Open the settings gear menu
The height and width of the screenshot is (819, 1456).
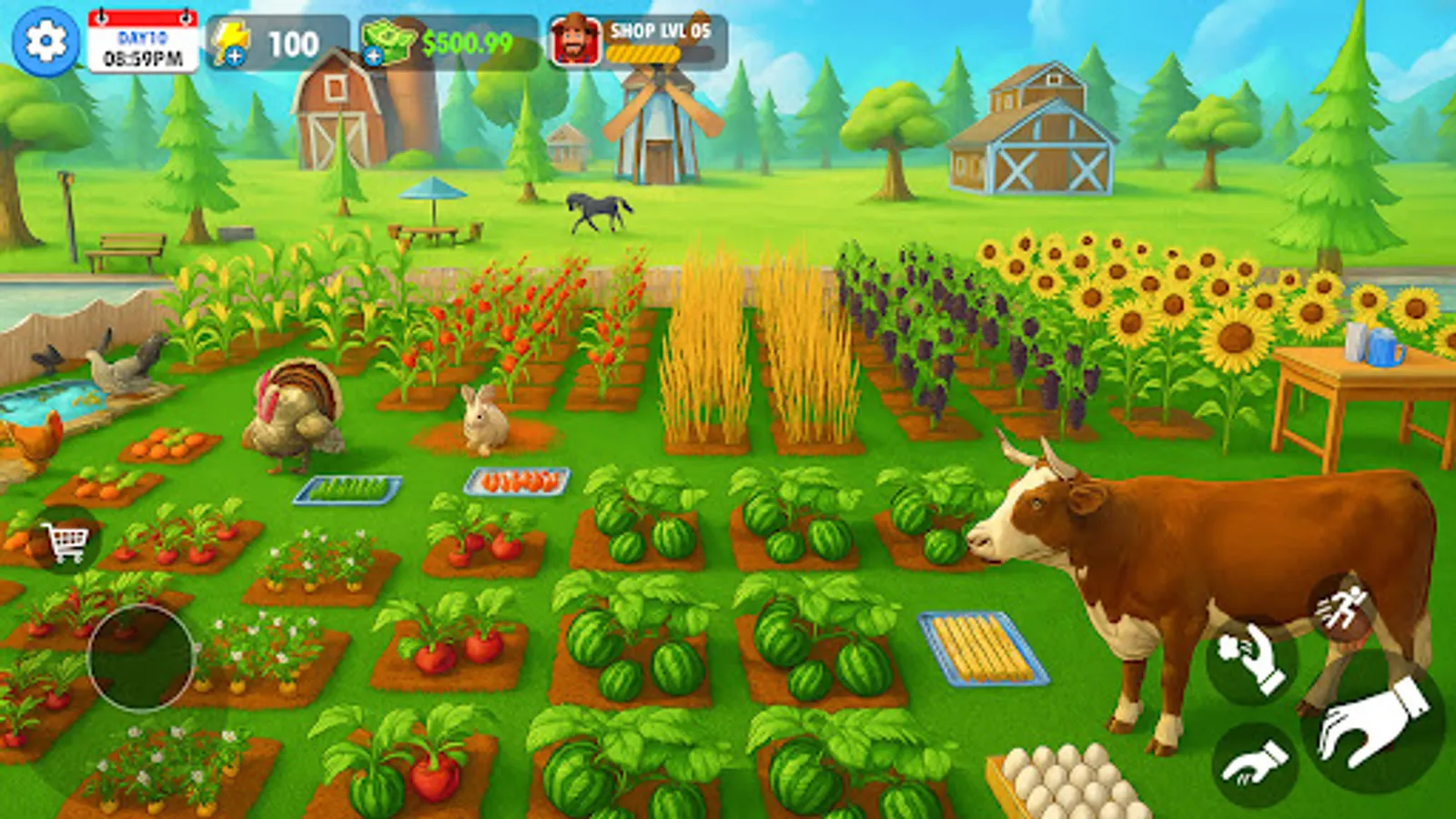[x=43, y=43]
